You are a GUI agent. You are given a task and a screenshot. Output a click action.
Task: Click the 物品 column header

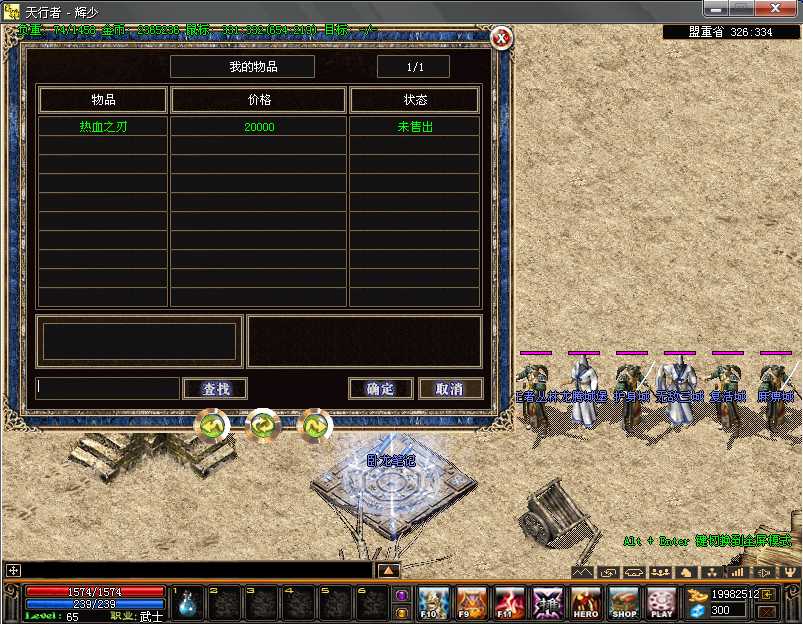(103, 100)
